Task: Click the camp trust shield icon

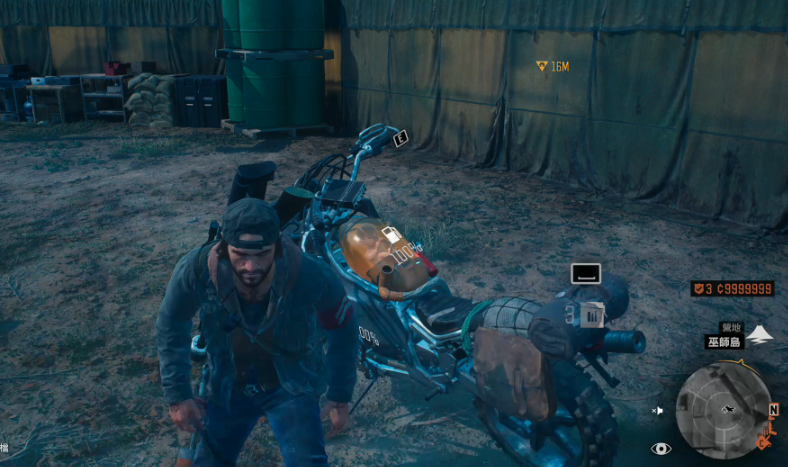Action: pos(697,288)
